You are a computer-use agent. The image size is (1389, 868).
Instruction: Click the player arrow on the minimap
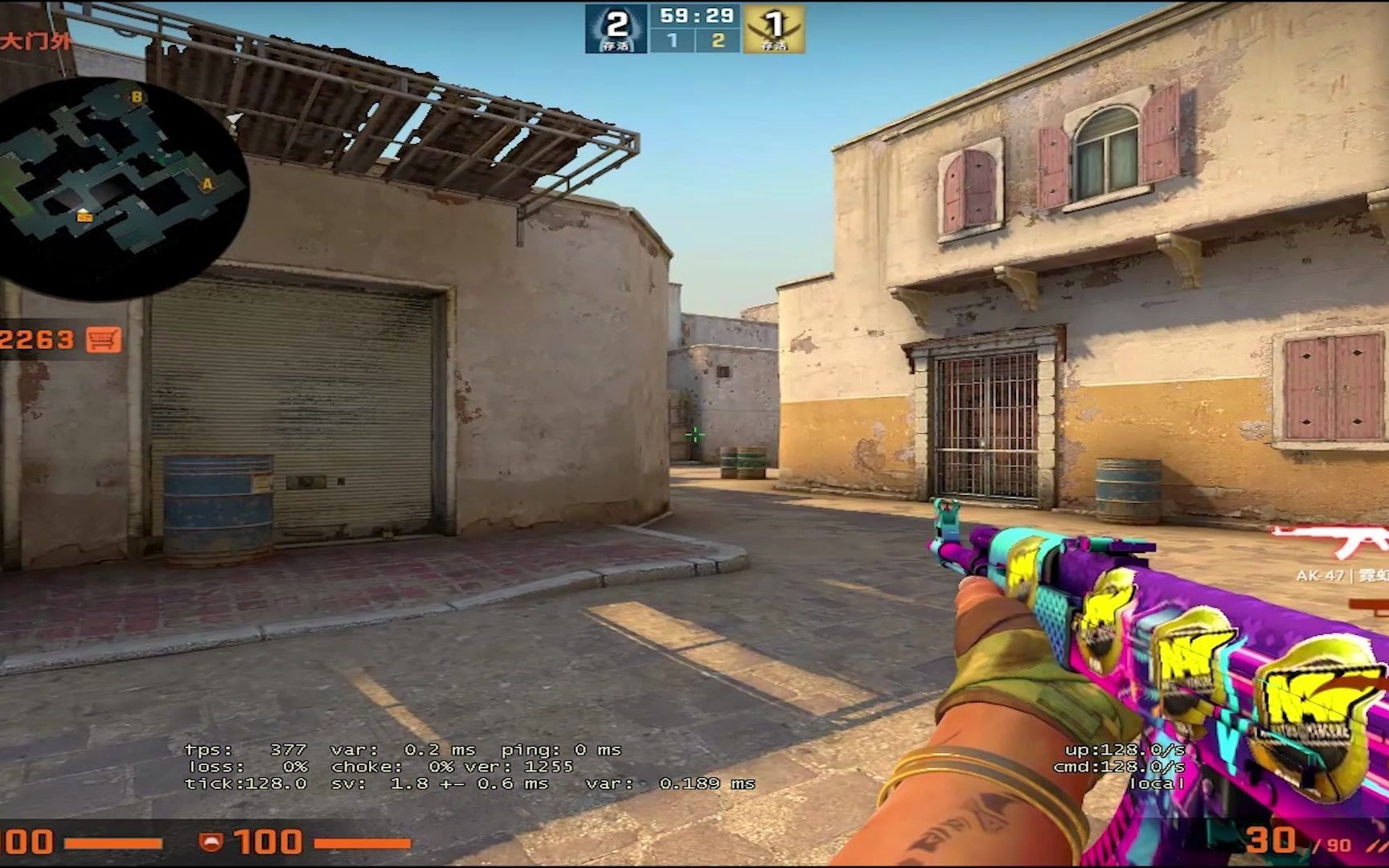[84, 215]
